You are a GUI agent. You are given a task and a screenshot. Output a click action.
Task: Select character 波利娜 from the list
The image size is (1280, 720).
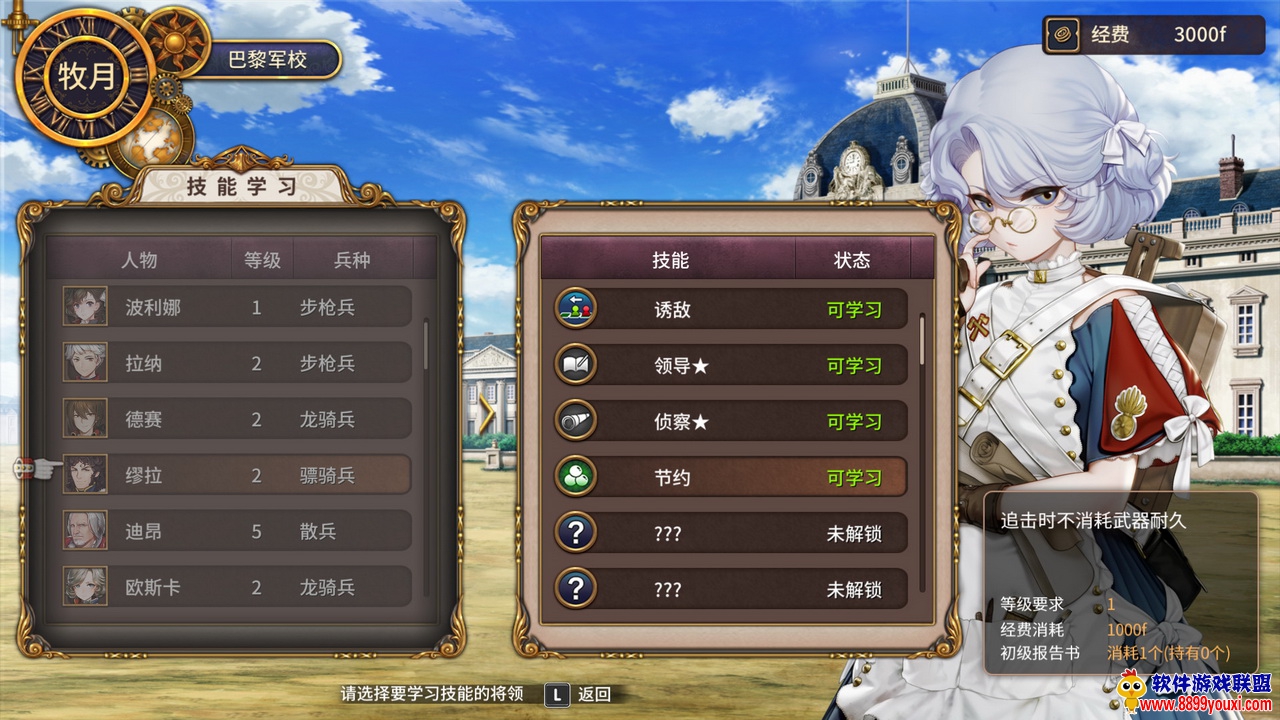[237, 307]
